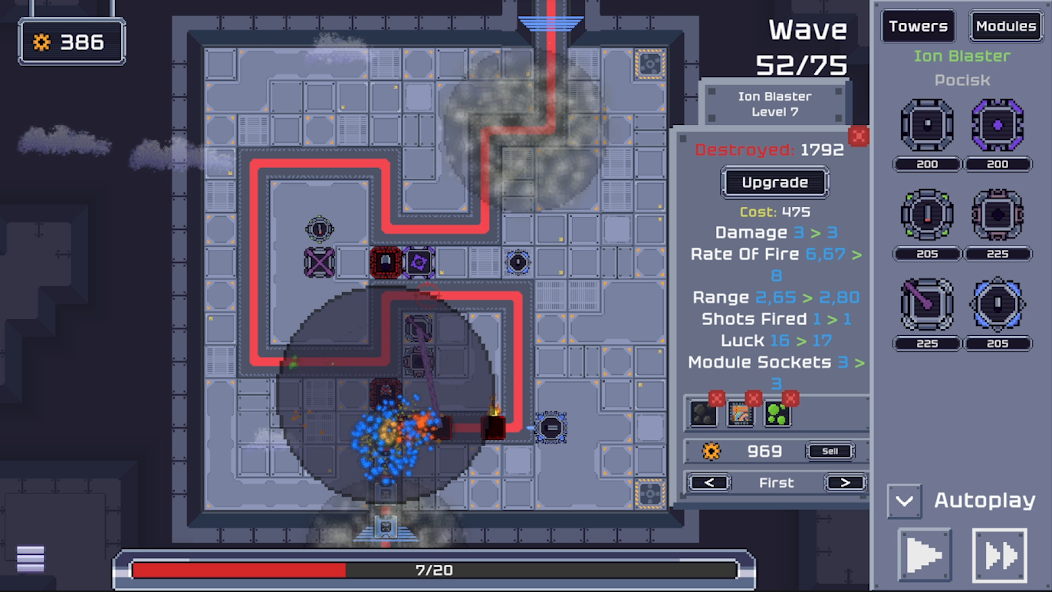Toggle the Autoplay checkbox
The image size is (1052, 592).
(x=904, y=500)
